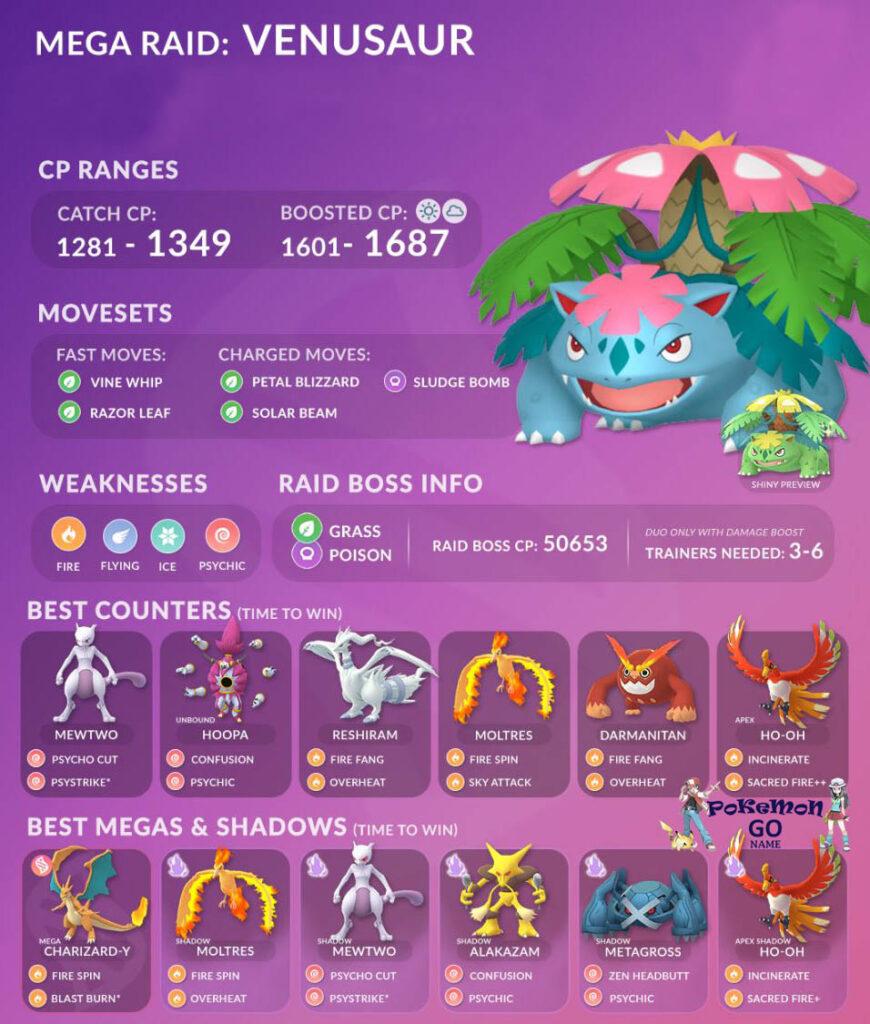The image size is (870, 1024).
Task: Click the Fire weakness icon
Action: click(x=69, y=537)
